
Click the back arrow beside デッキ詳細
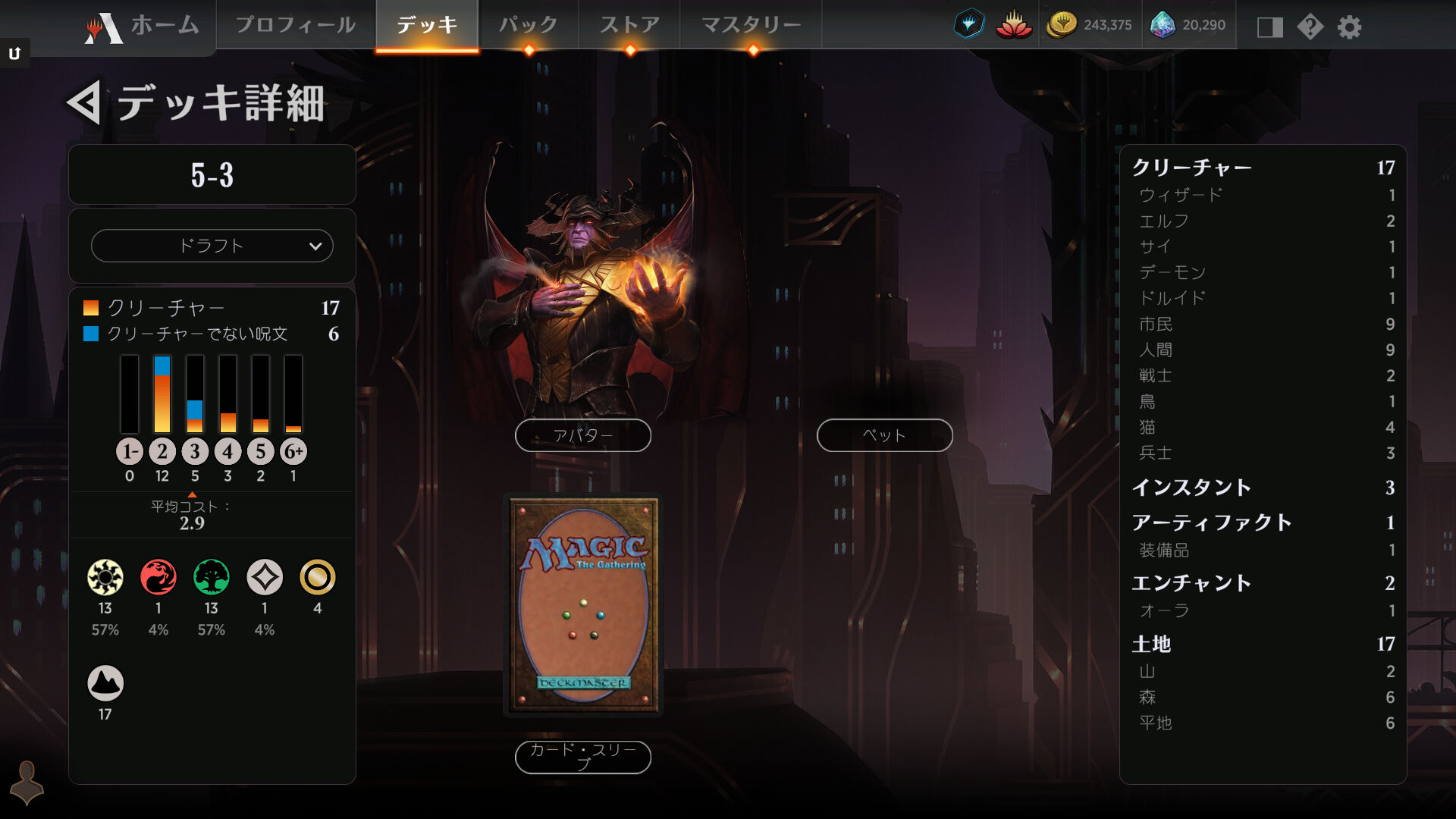[84, 103]
